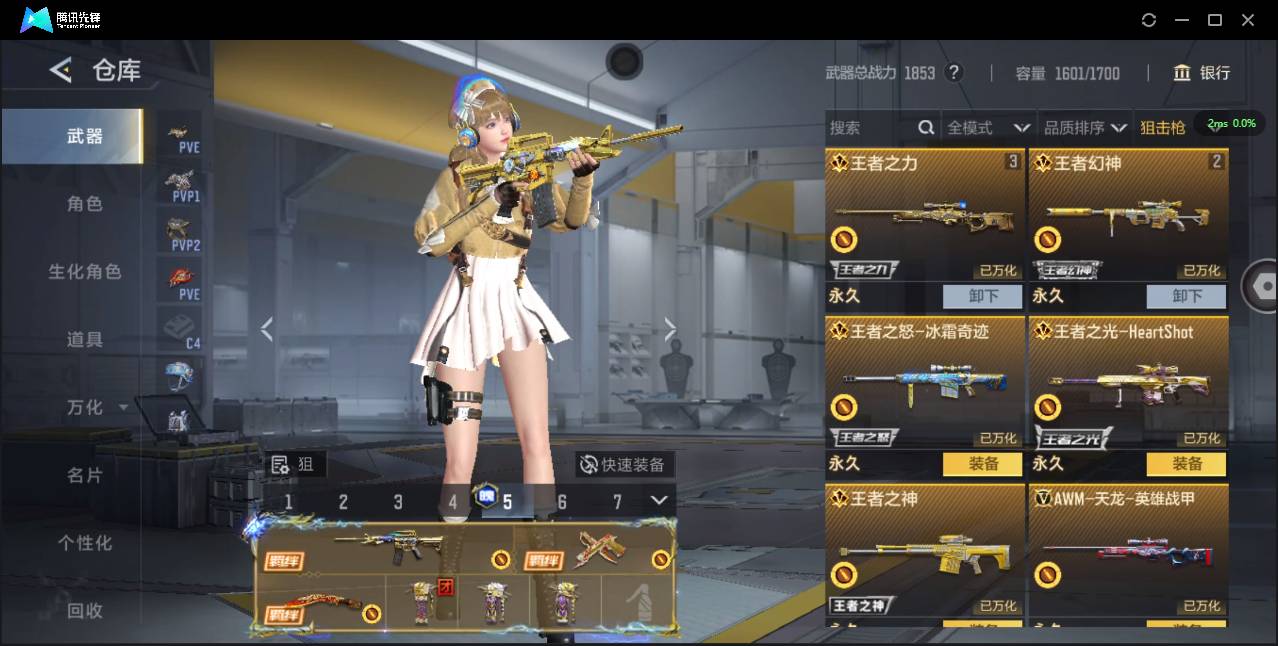Open the 回收 section

(x=85, y=610)
